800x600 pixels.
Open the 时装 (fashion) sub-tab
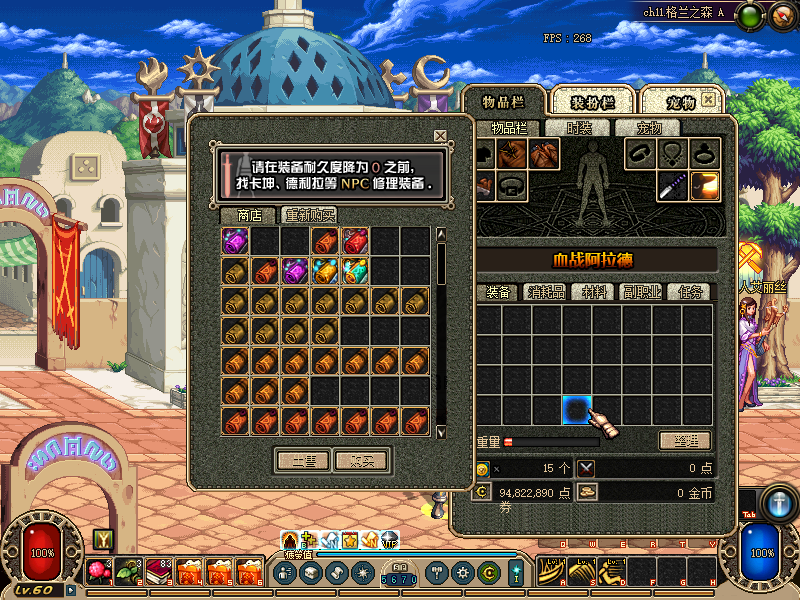click(579, 128)
